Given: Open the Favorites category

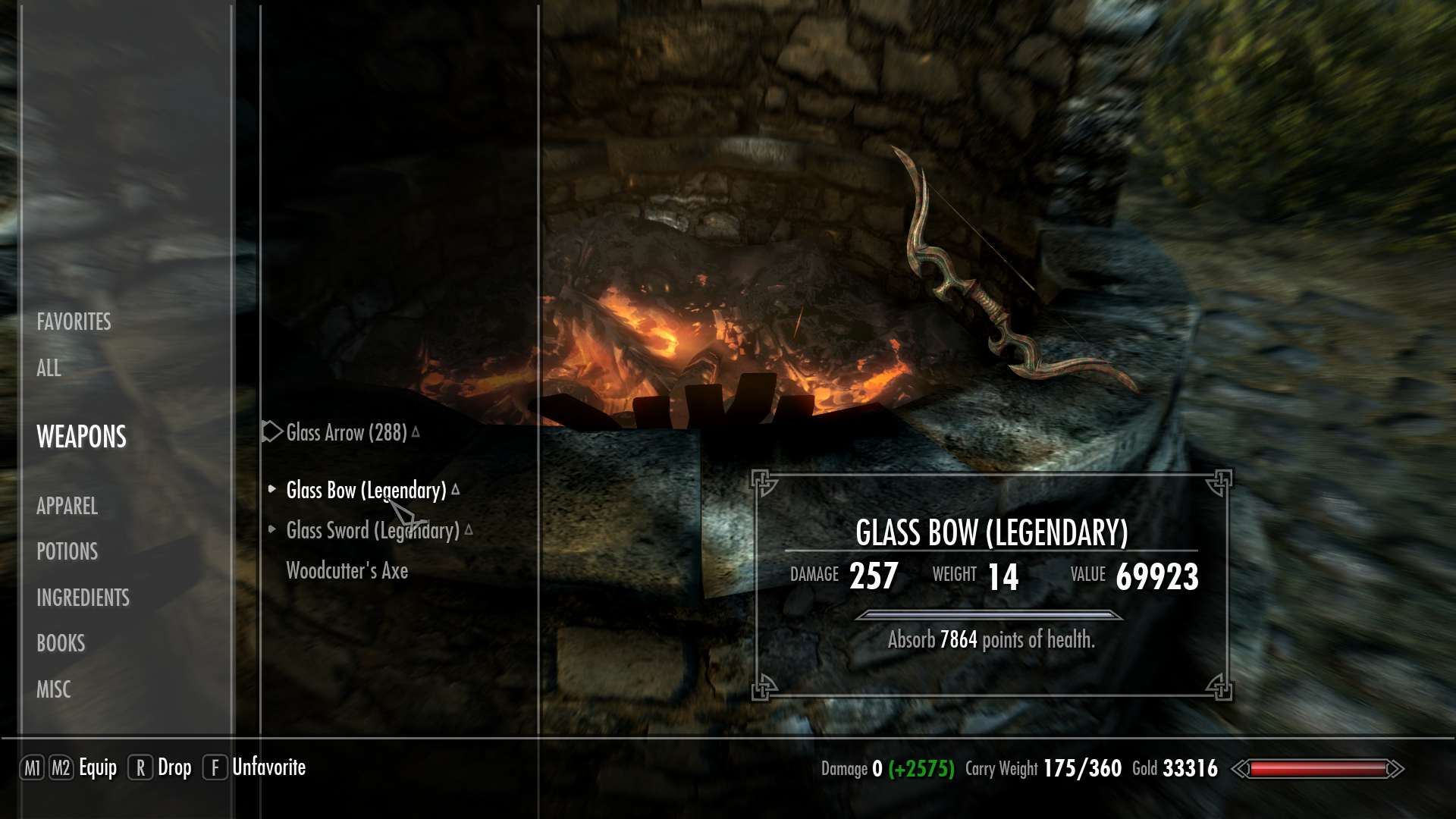Looking at the screenshot, I should coord(74,322).
